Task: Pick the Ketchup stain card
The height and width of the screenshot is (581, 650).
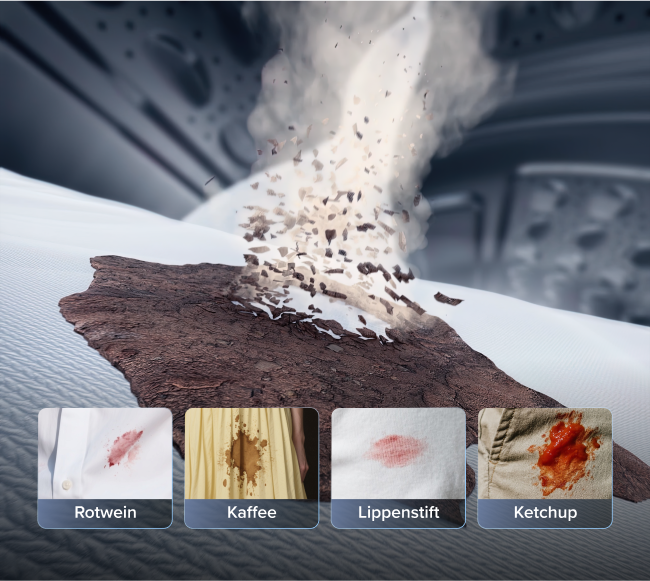Action: coord(544,467)
